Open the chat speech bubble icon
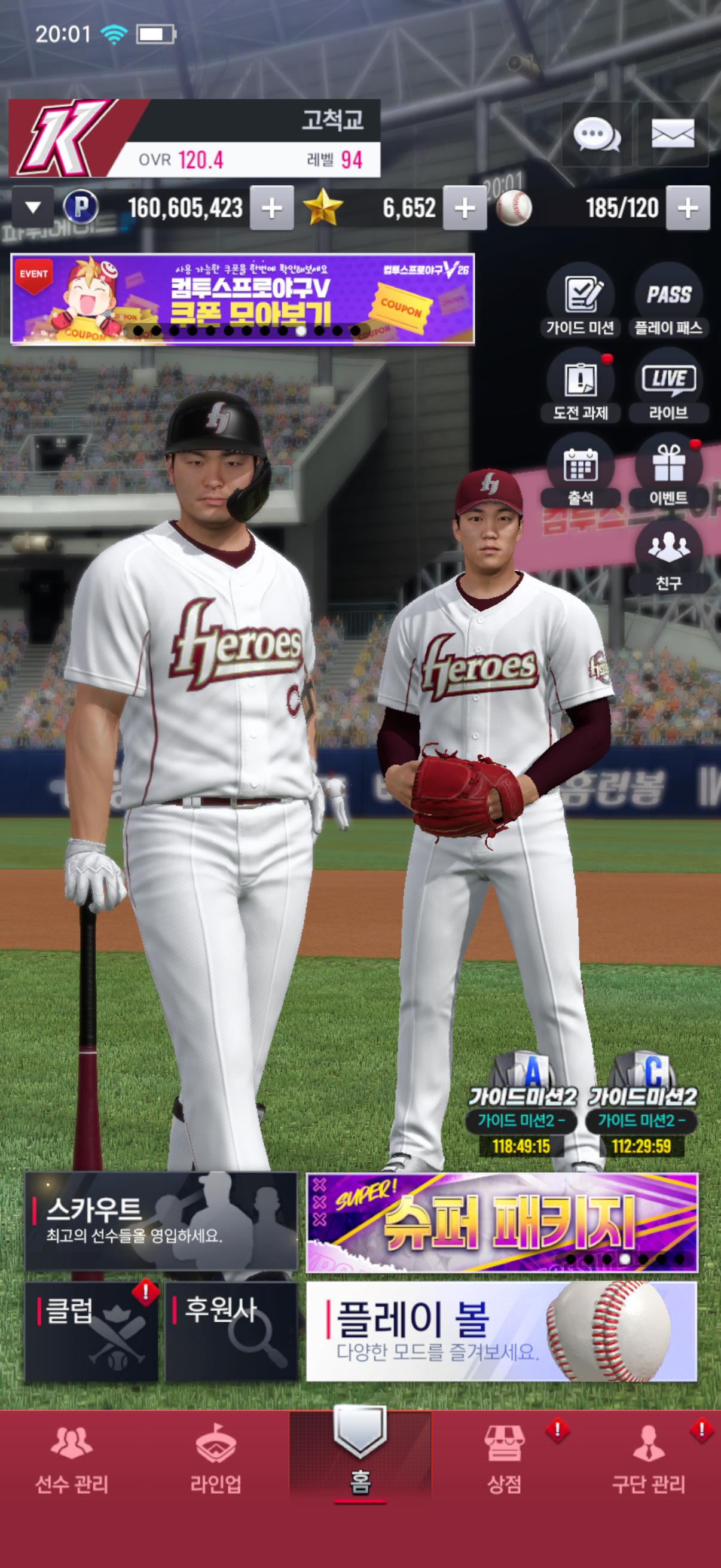 click(x=595, y=134)
